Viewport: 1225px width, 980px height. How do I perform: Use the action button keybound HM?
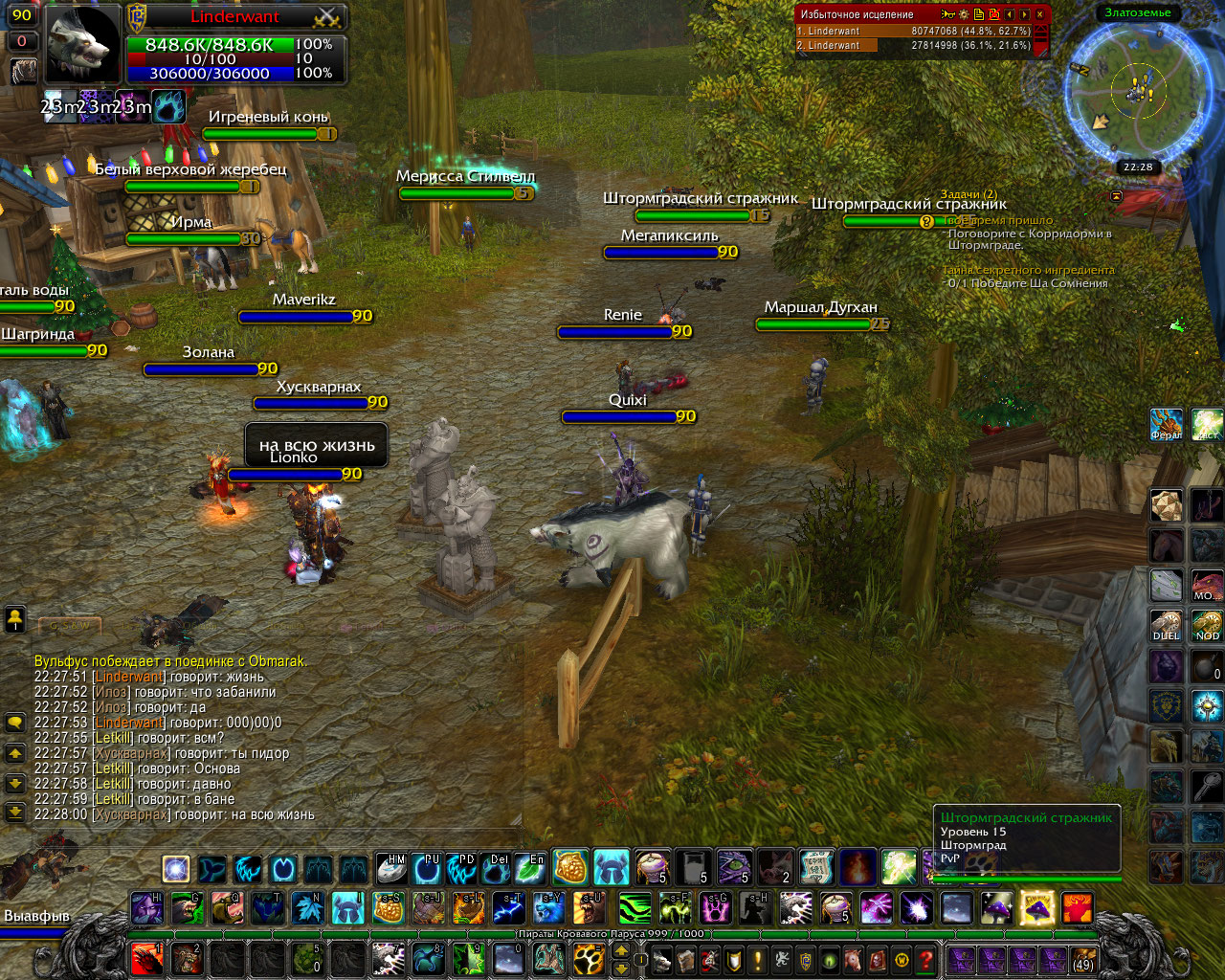[391, 868]
